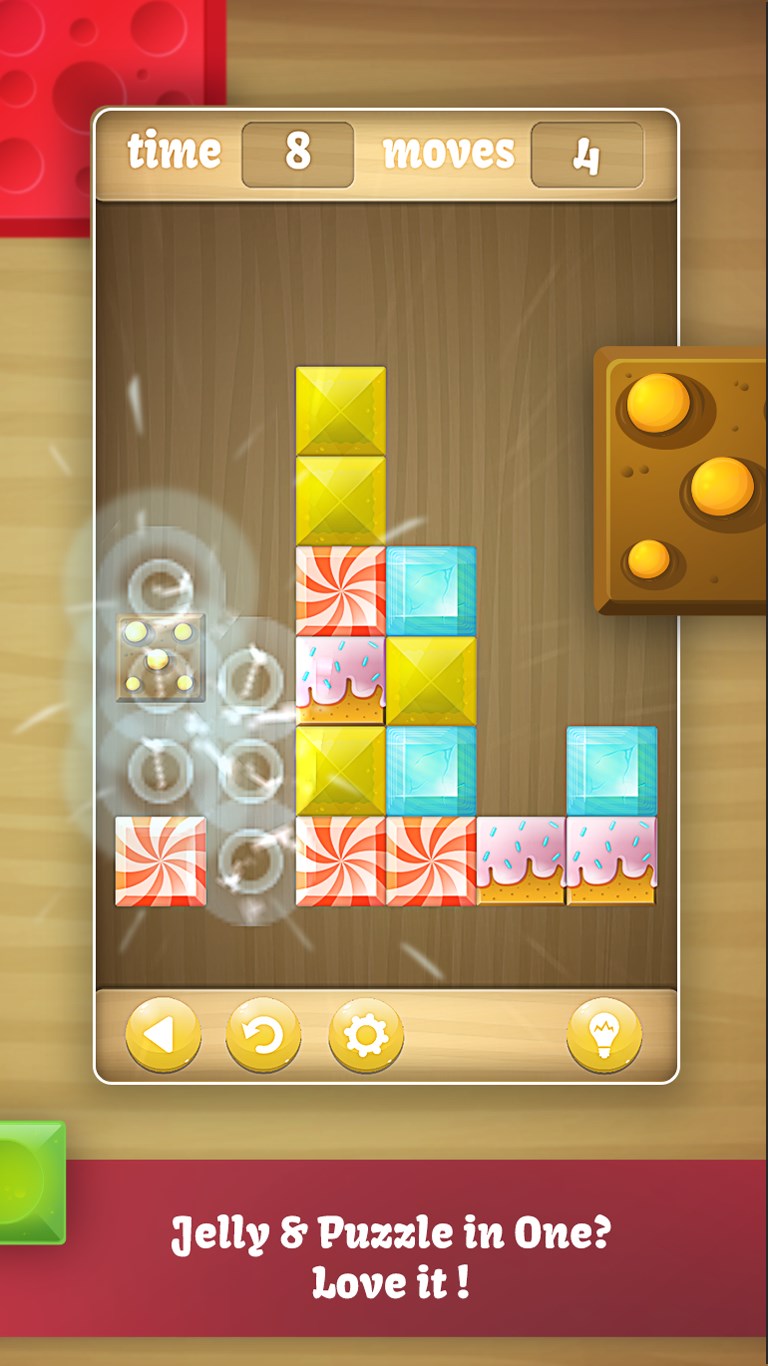Pick the yellow jelly block capping the column
The width and height of the screenshot is (768, 1366).
click(341, 411)
